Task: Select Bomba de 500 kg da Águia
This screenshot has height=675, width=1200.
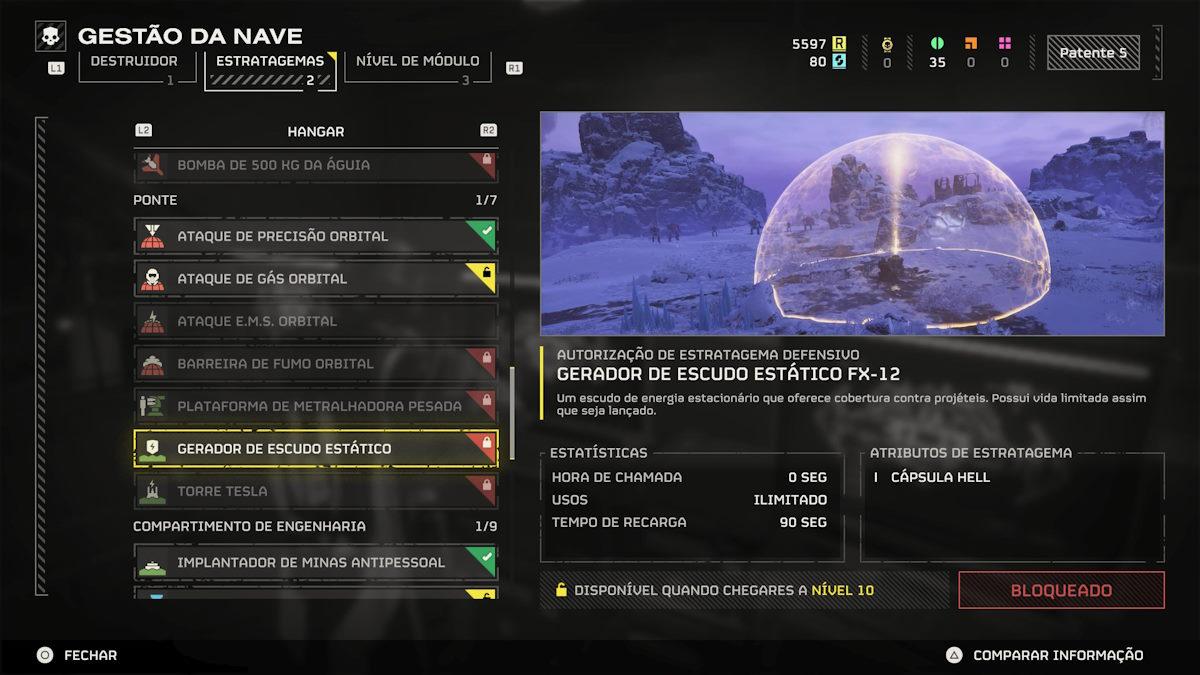Action: pos(315,165)
